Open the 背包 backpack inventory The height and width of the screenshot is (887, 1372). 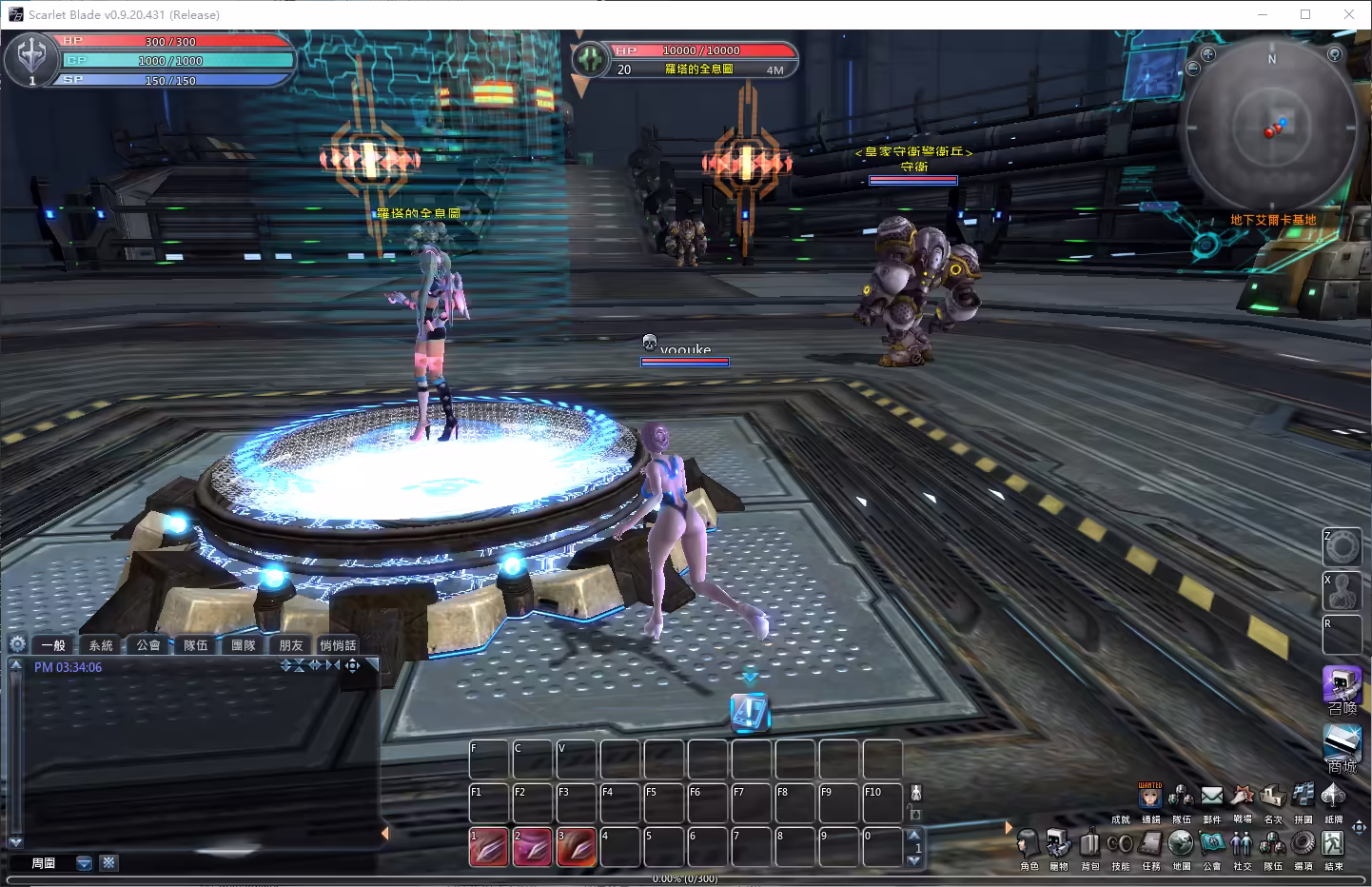coord(1089,845)
